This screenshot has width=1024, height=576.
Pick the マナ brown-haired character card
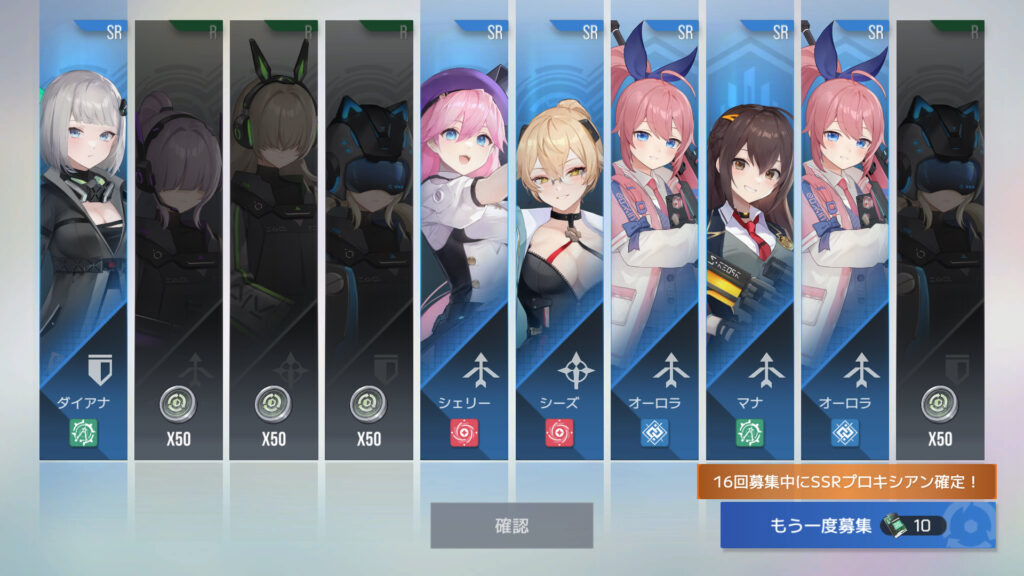tap(749, 240)
